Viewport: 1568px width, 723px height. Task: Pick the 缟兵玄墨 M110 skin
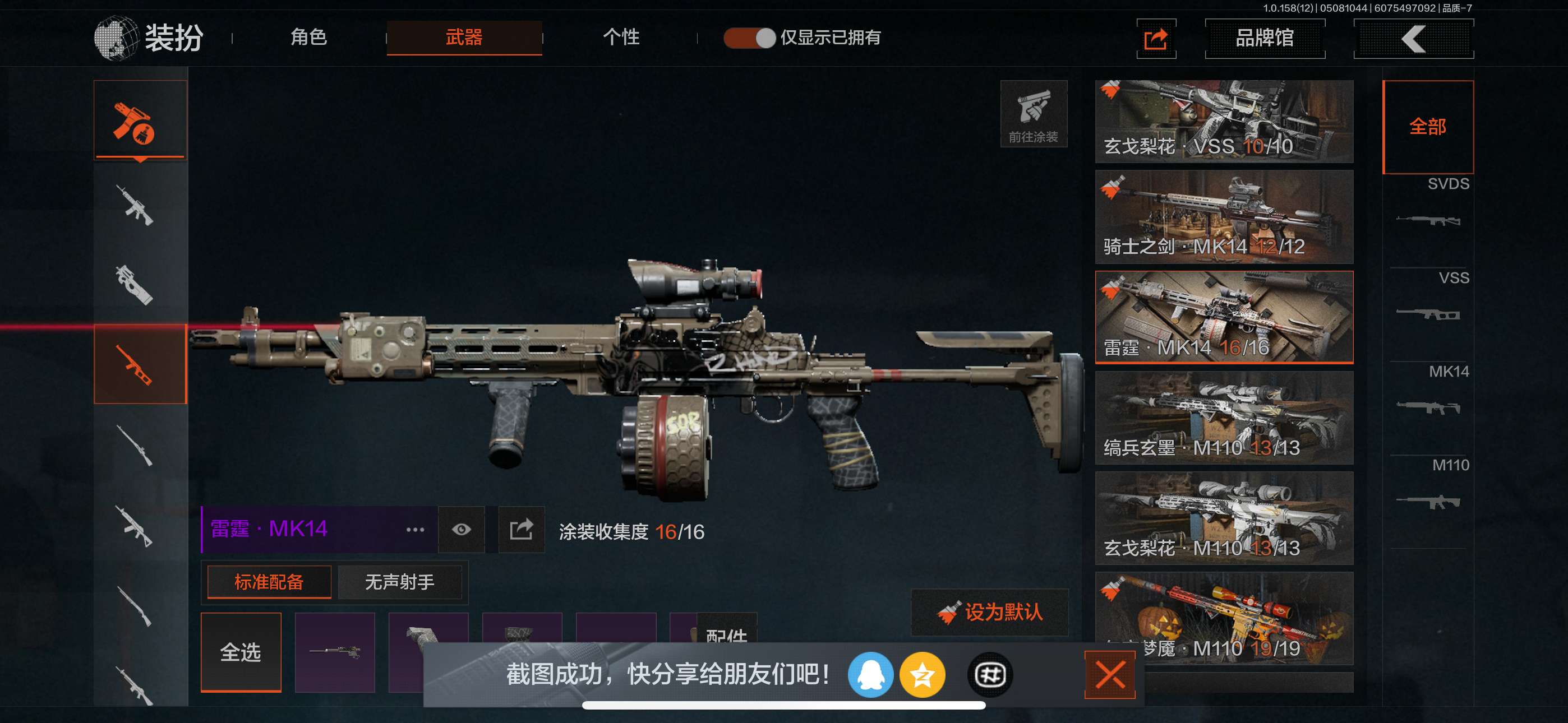(x=1224, y=418)
